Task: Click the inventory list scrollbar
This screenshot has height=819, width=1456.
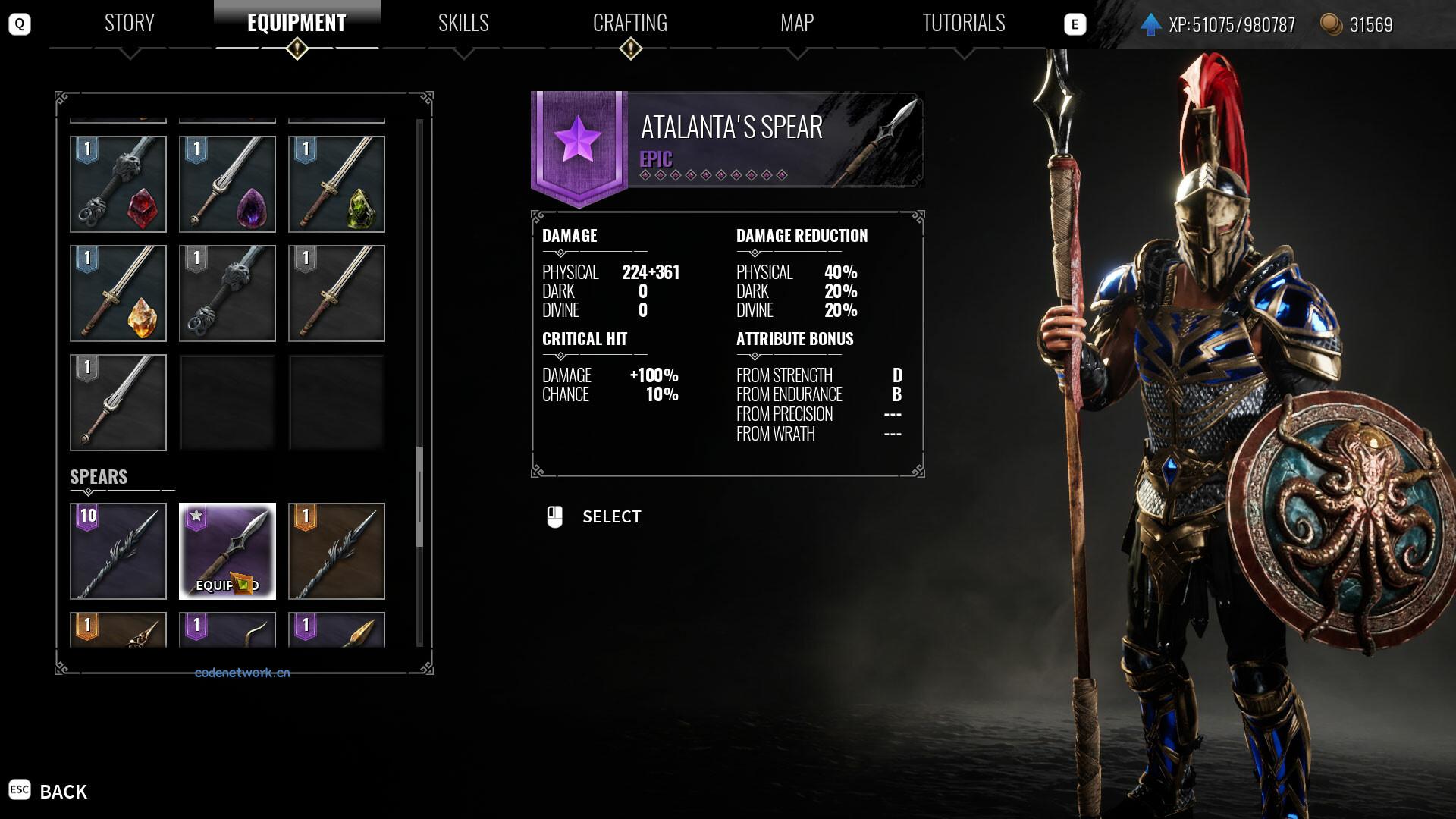Action: [419, 497]
